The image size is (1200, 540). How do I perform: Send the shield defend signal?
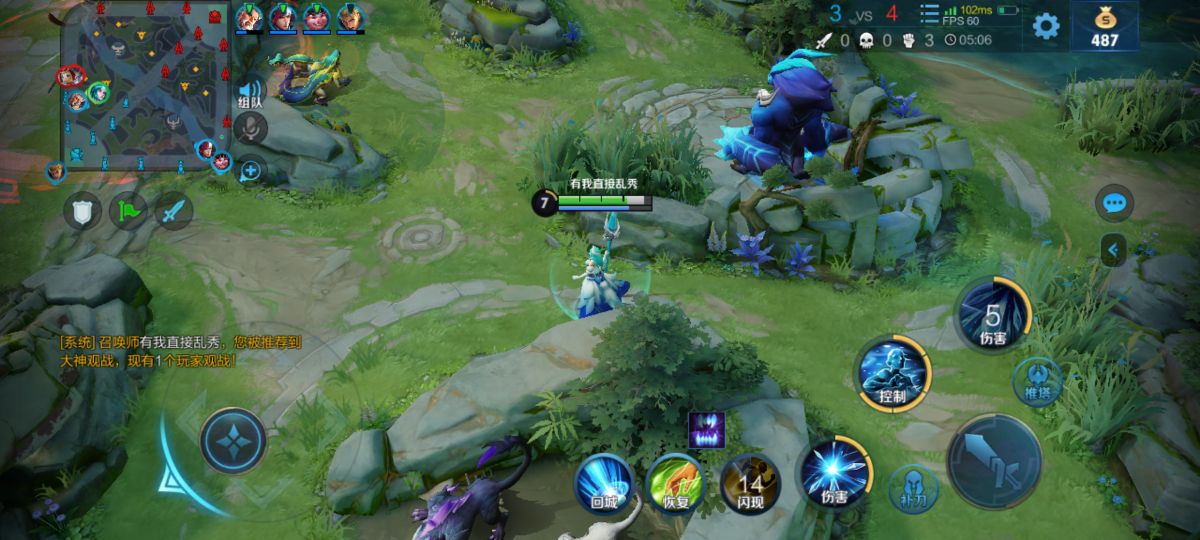pos(82,211)
